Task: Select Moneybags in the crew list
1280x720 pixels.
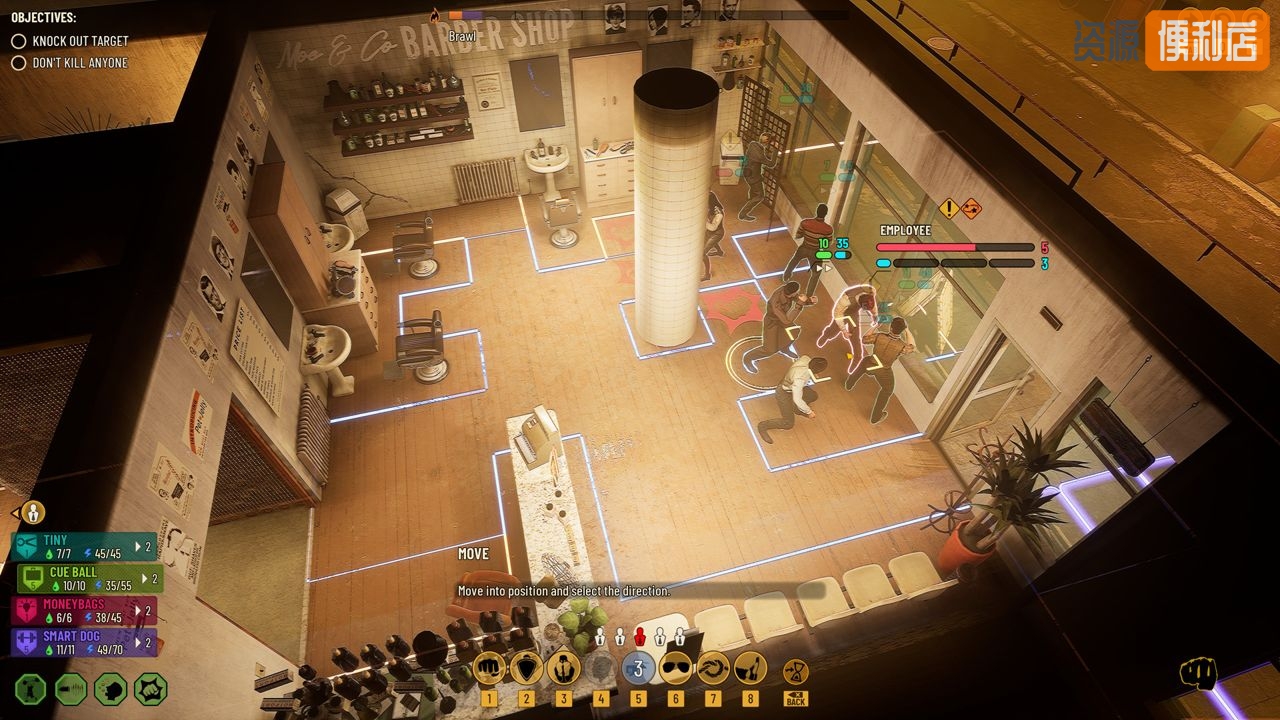Action: click(86, 610)
